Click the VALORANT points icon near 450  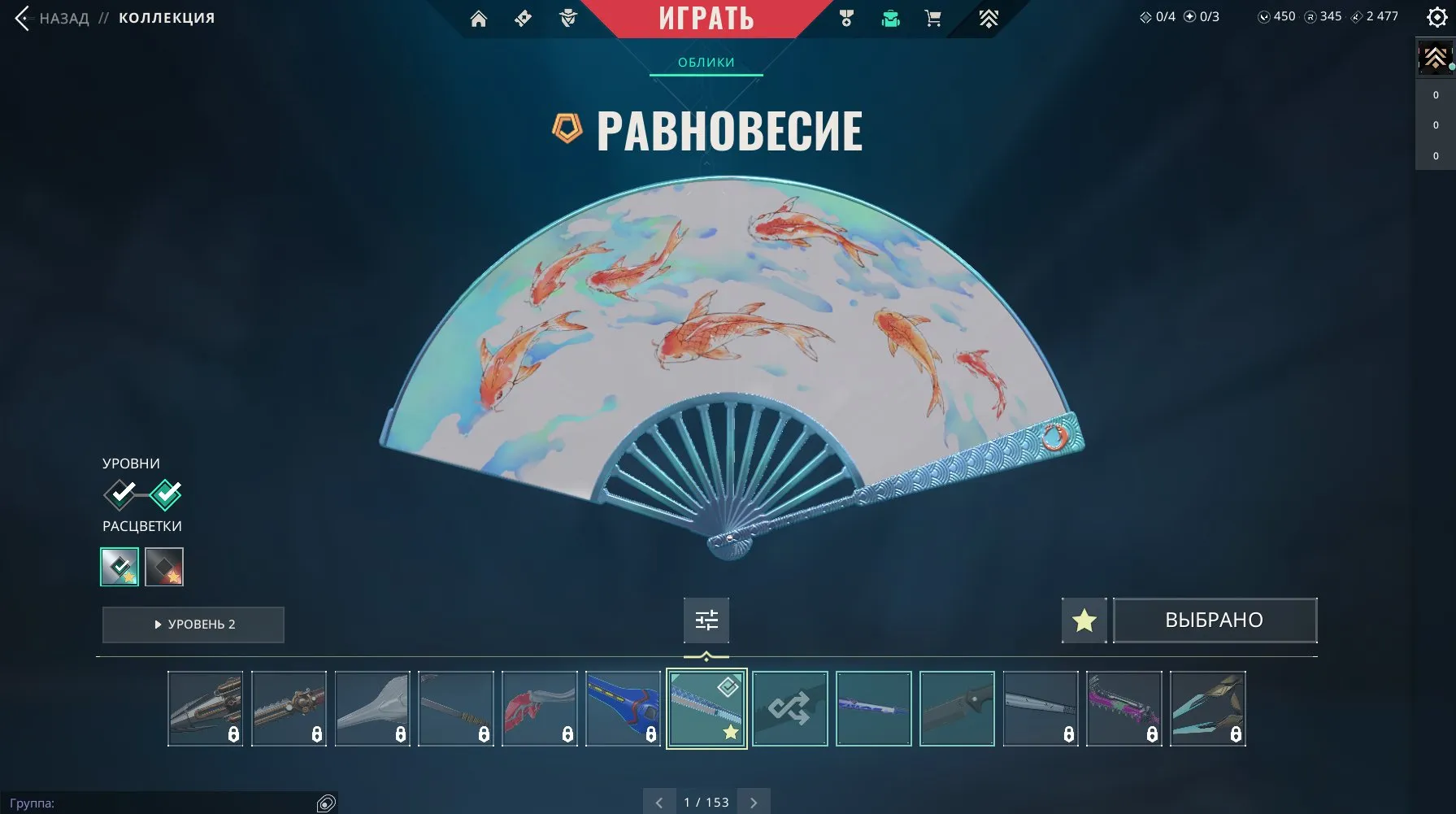click(x=1264, y=15)
